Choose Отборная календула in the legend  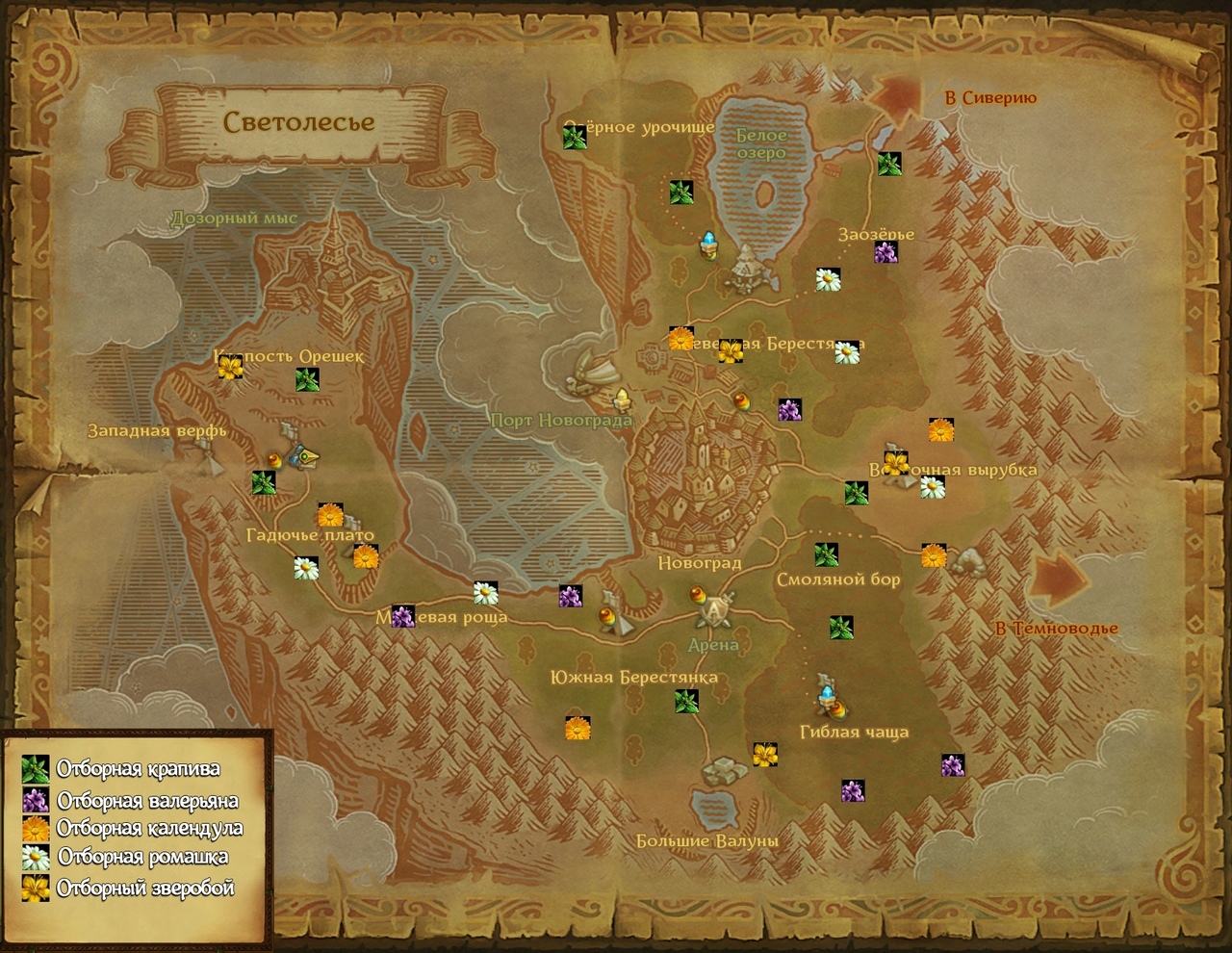(149, 828)
